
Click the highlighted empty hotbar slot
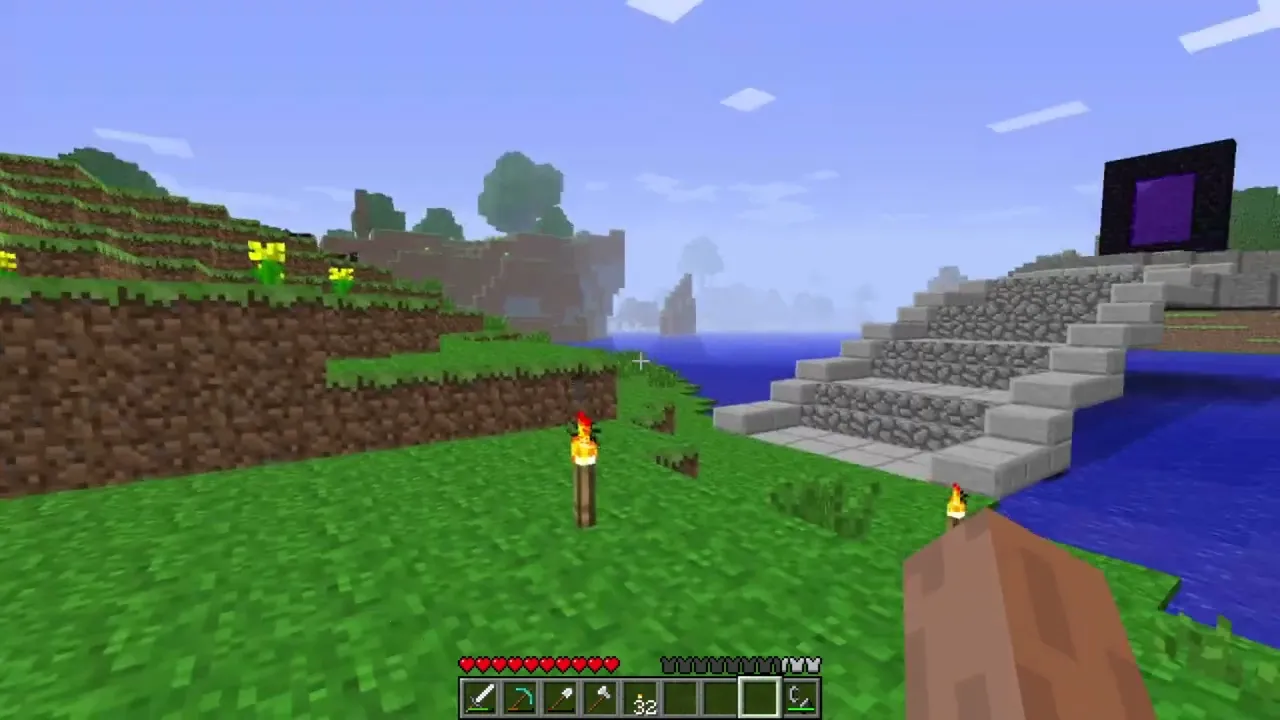(760, 697)
